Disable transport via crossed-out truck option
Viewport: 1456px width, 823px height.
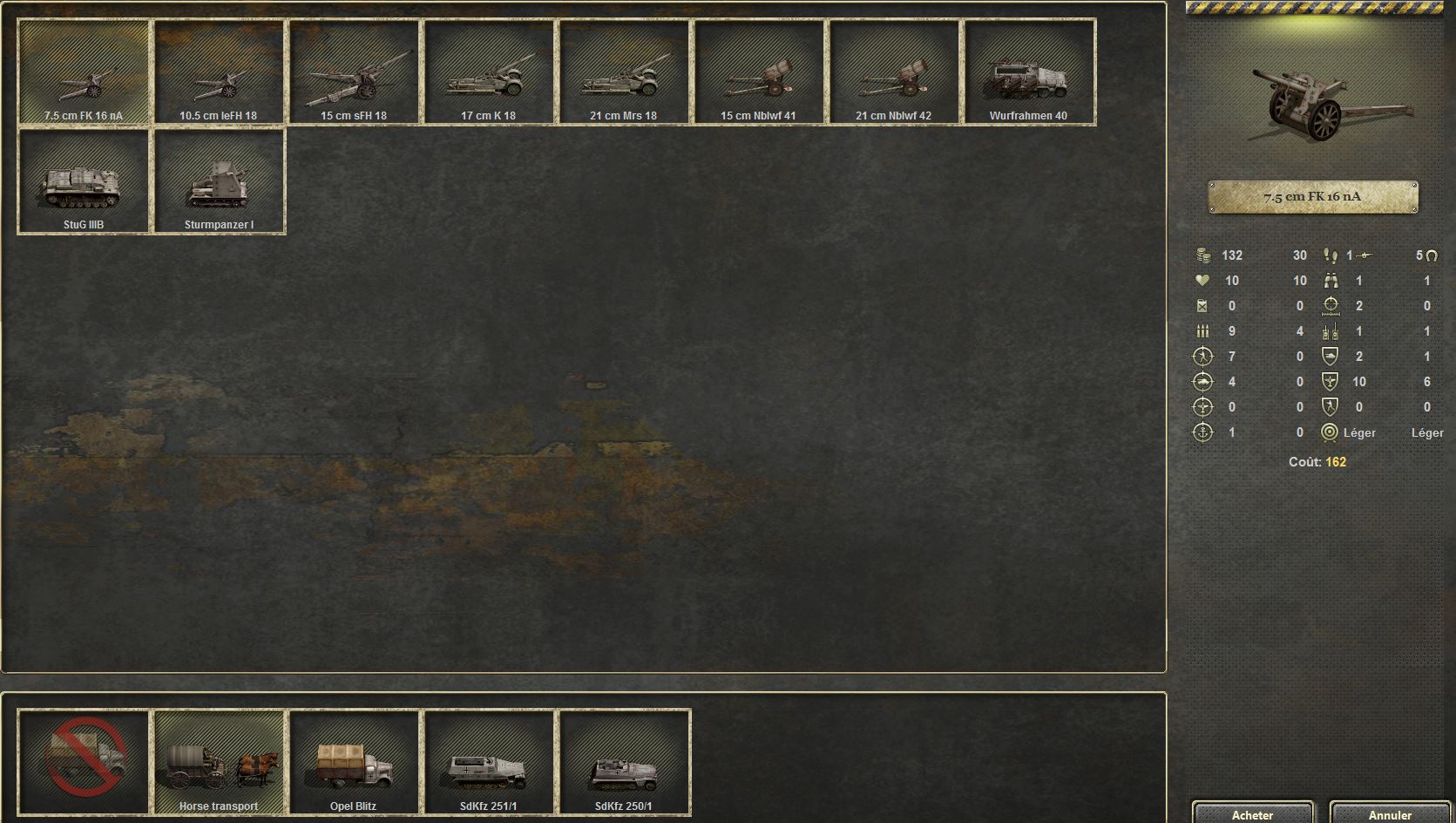(83, 763)
